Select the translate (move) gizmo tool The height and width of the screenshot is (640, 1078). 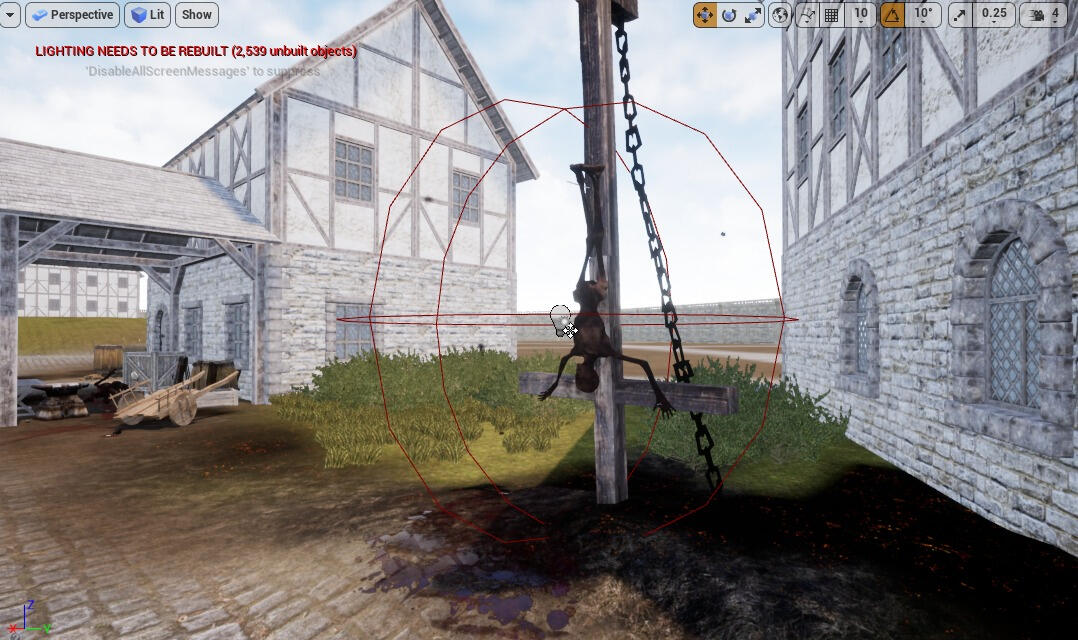705,15
